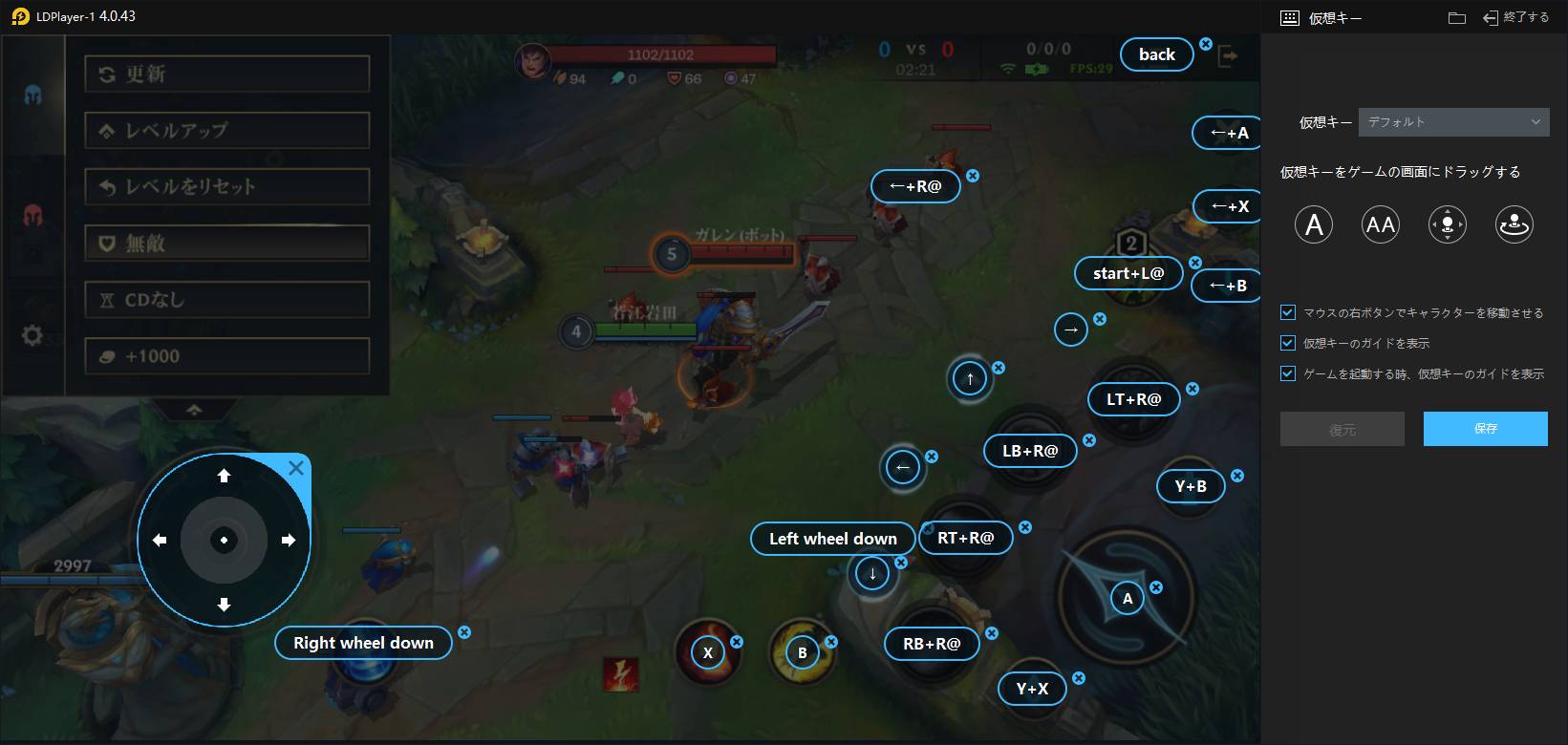Collapse the practice tool panel arrow

click(x=194, y=409)
